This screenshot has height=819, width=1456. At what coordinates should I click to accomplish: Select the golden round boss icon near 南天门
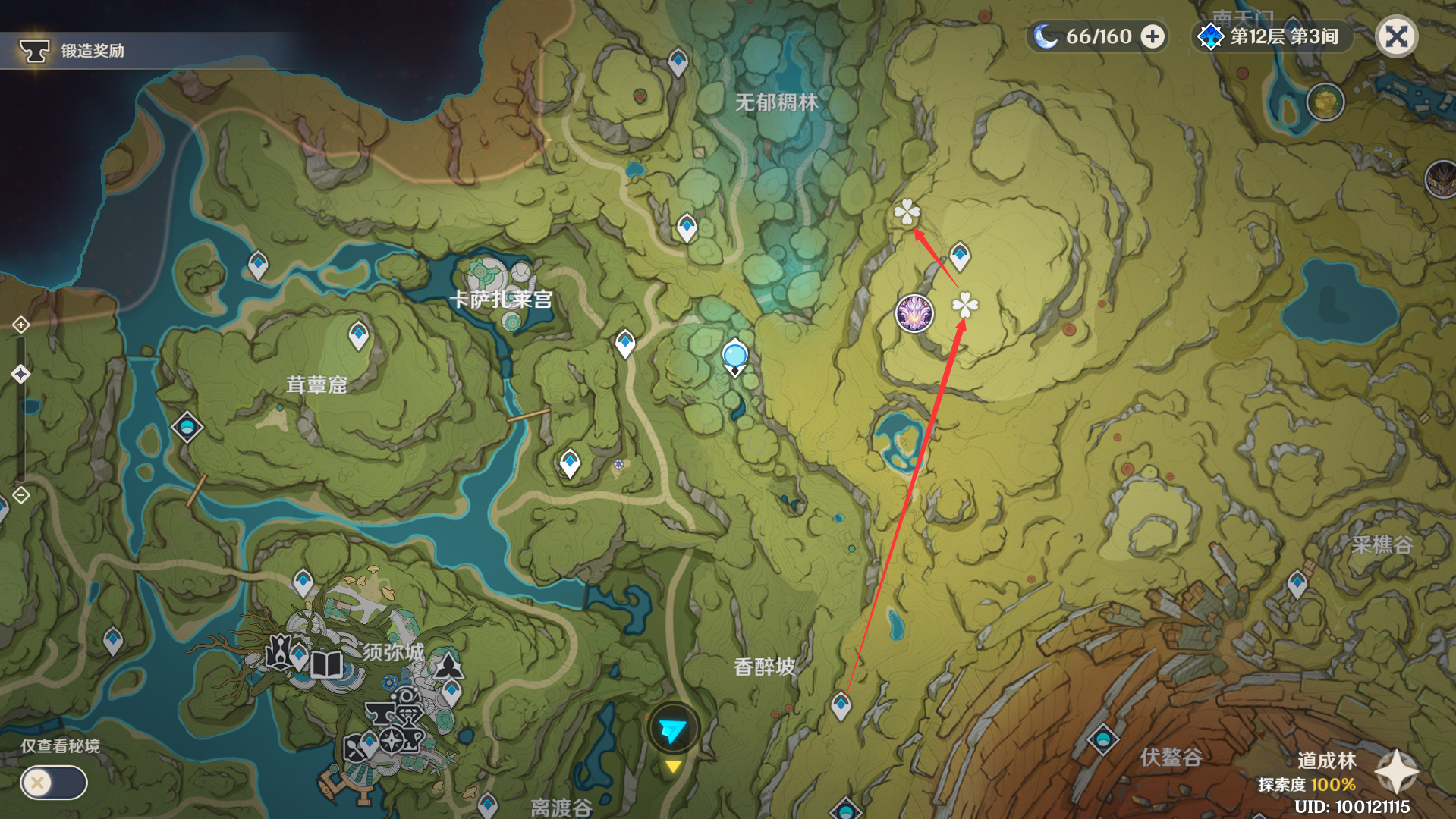[1325, 102]
